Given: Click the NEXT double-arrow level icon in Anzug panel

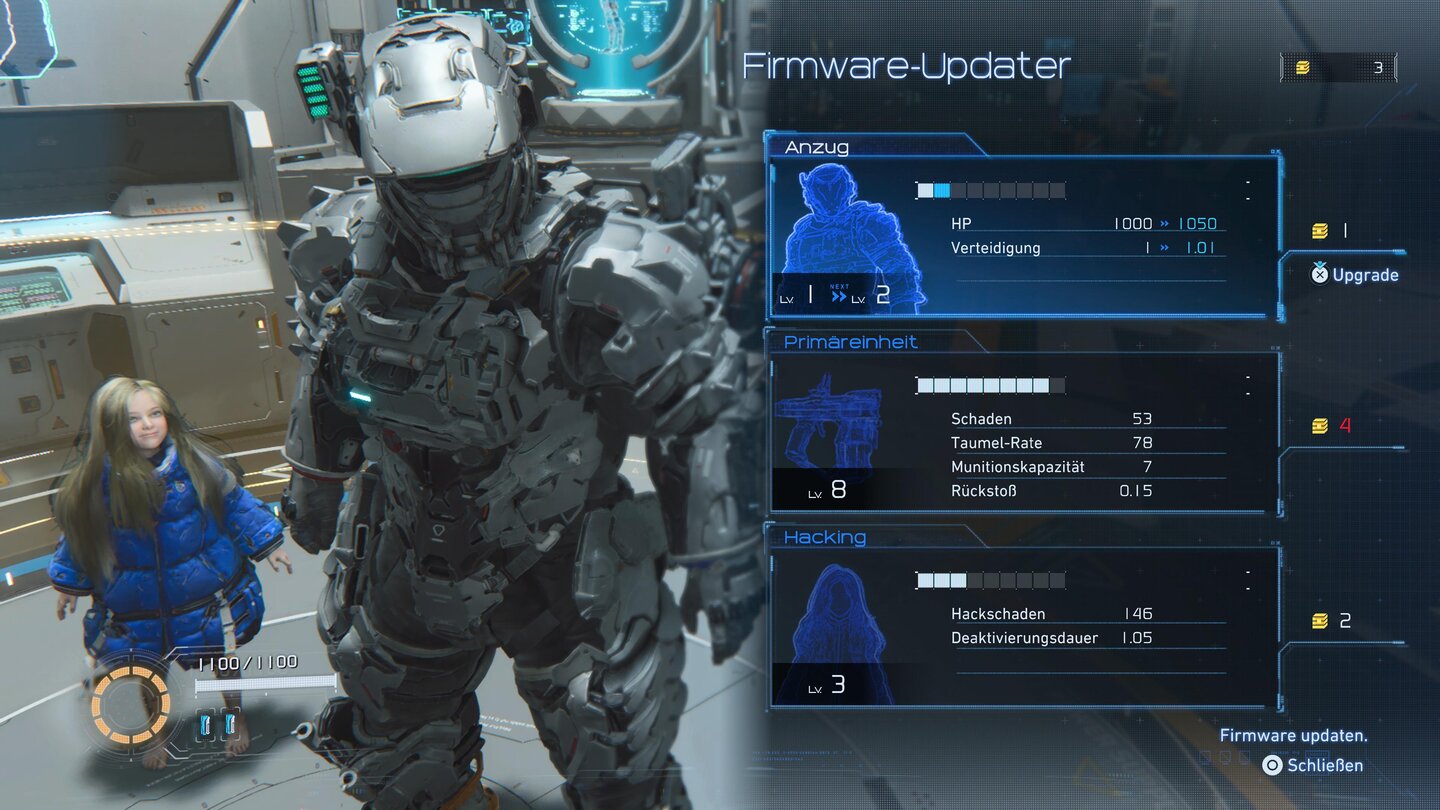Looking at the screenshot, I should click(x=838, y=293).
